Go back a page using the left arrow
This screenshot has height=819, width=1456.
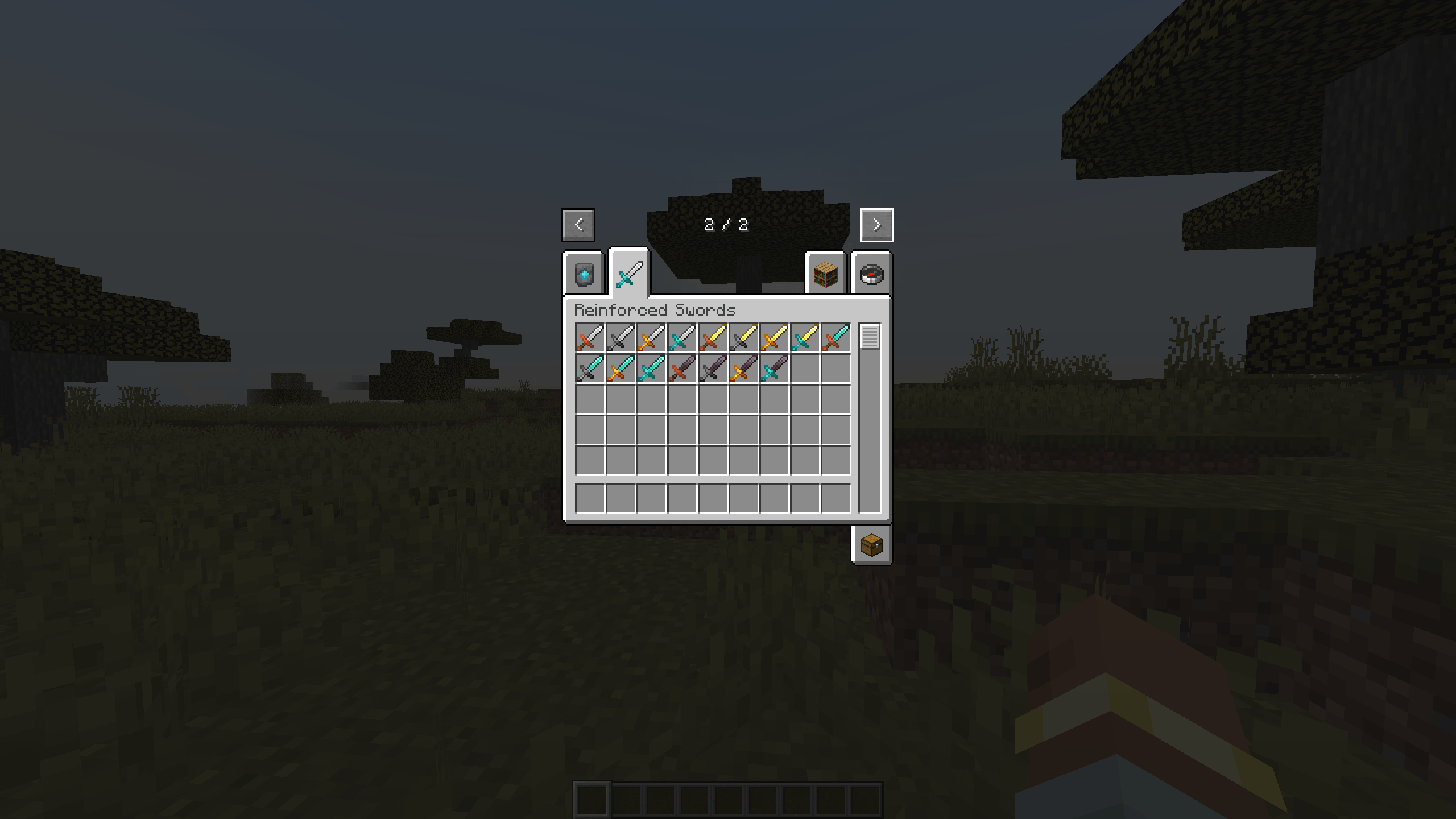click(578, 224)
